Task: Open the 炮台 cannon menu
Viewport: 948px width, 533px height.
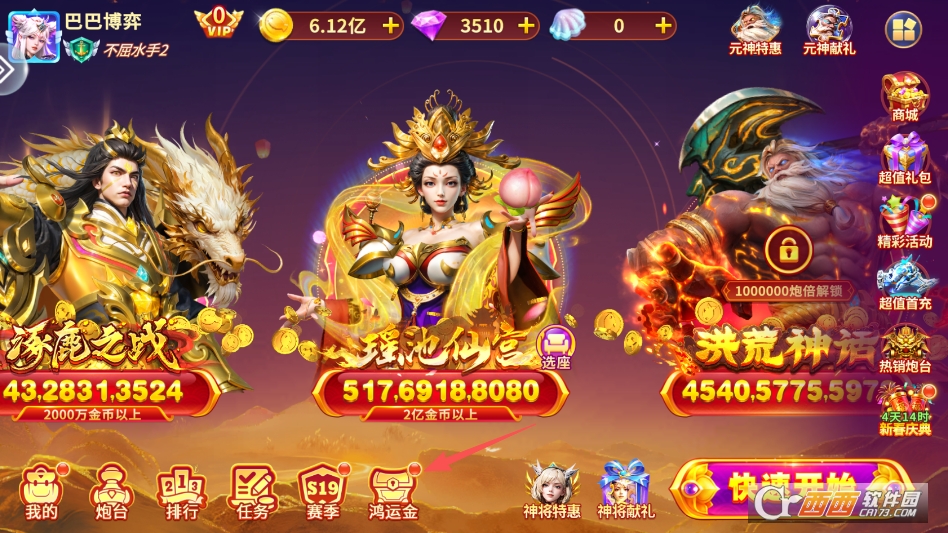Action: 110,490
